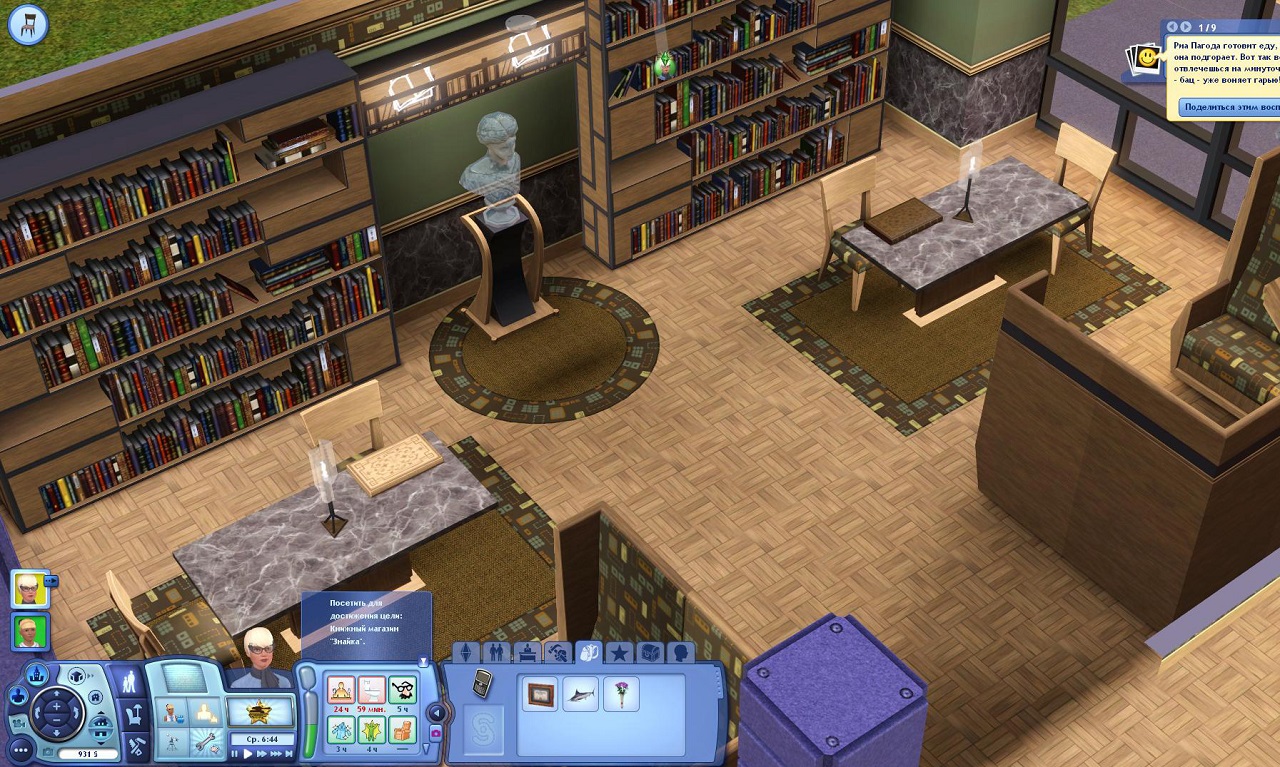The width and height of the screenshot is (1280, 767).
Task: Open the options menu with three dots
Action: point(21,749)
